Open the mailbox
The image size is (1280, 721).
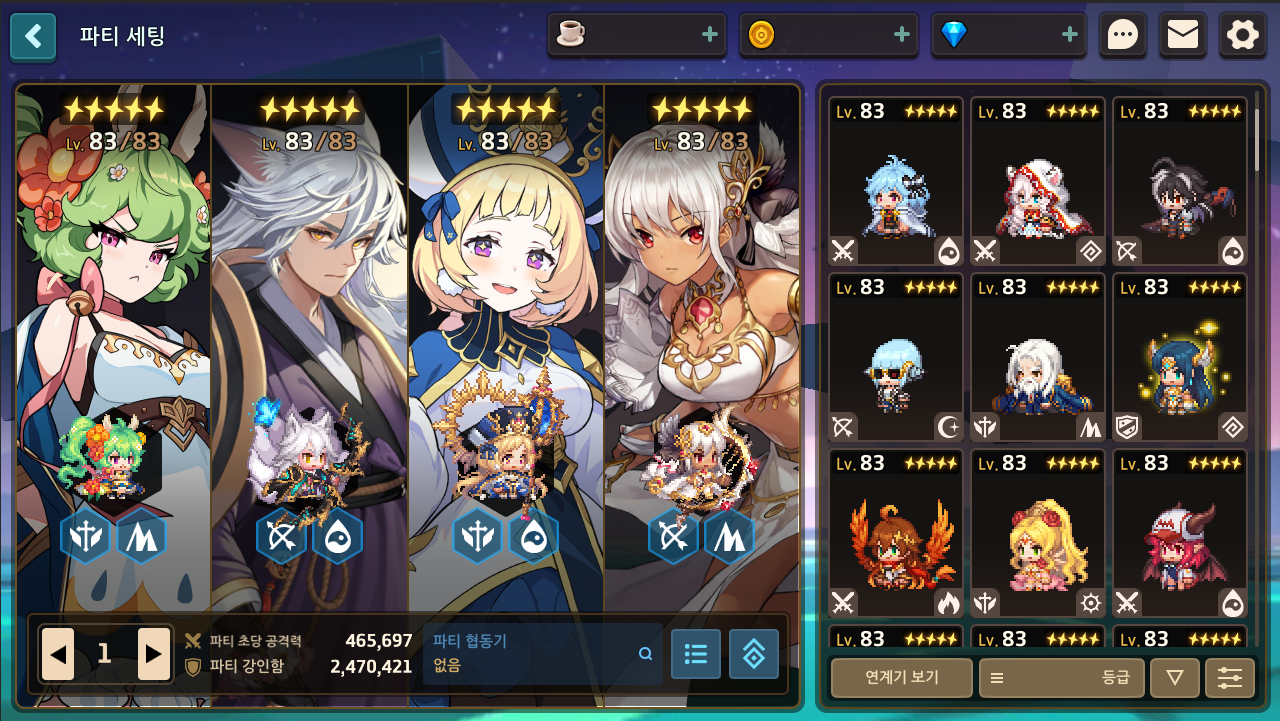tap(1183, 36)
